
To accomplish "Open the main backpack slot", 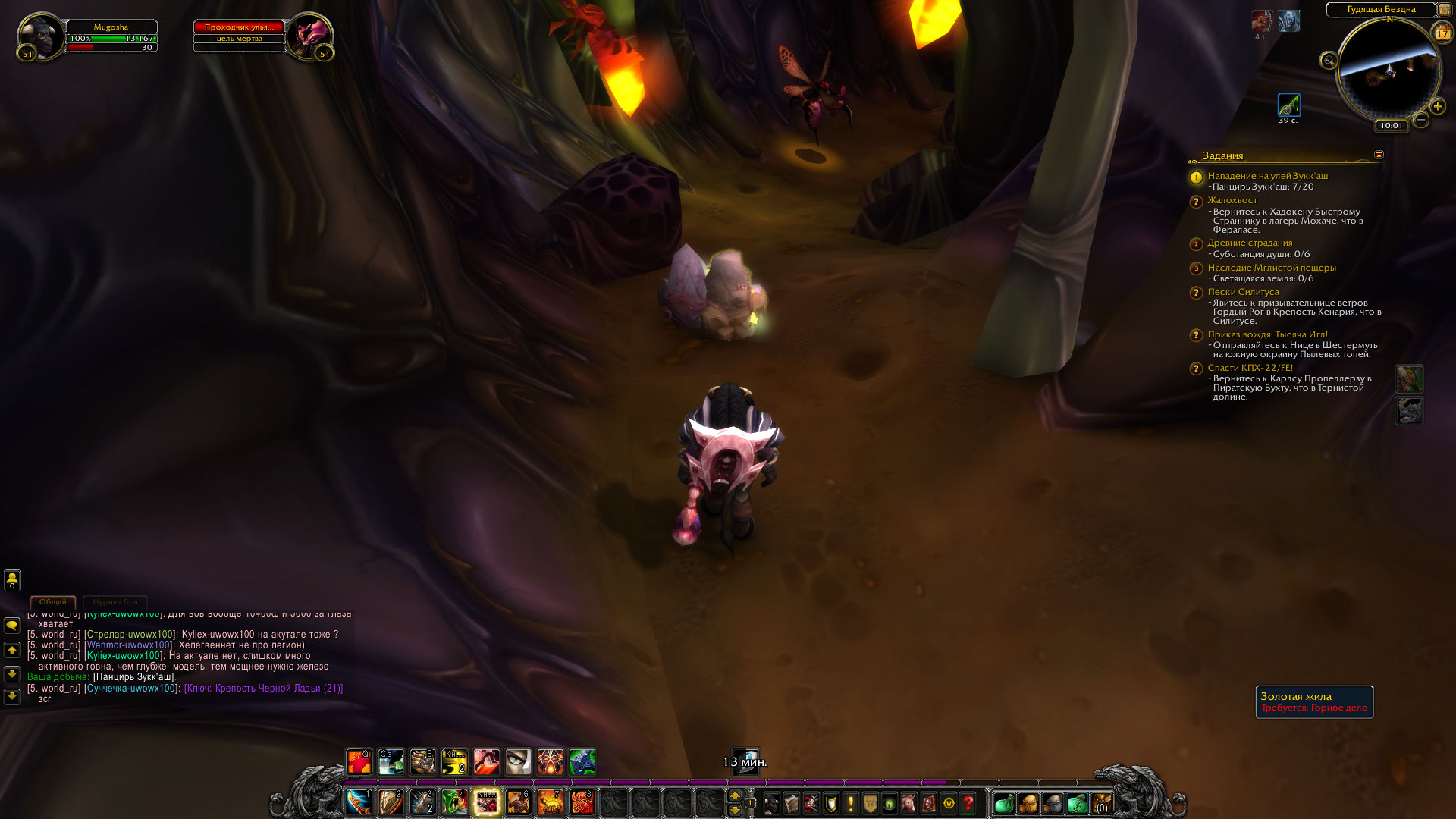I will pos(1101,803).
